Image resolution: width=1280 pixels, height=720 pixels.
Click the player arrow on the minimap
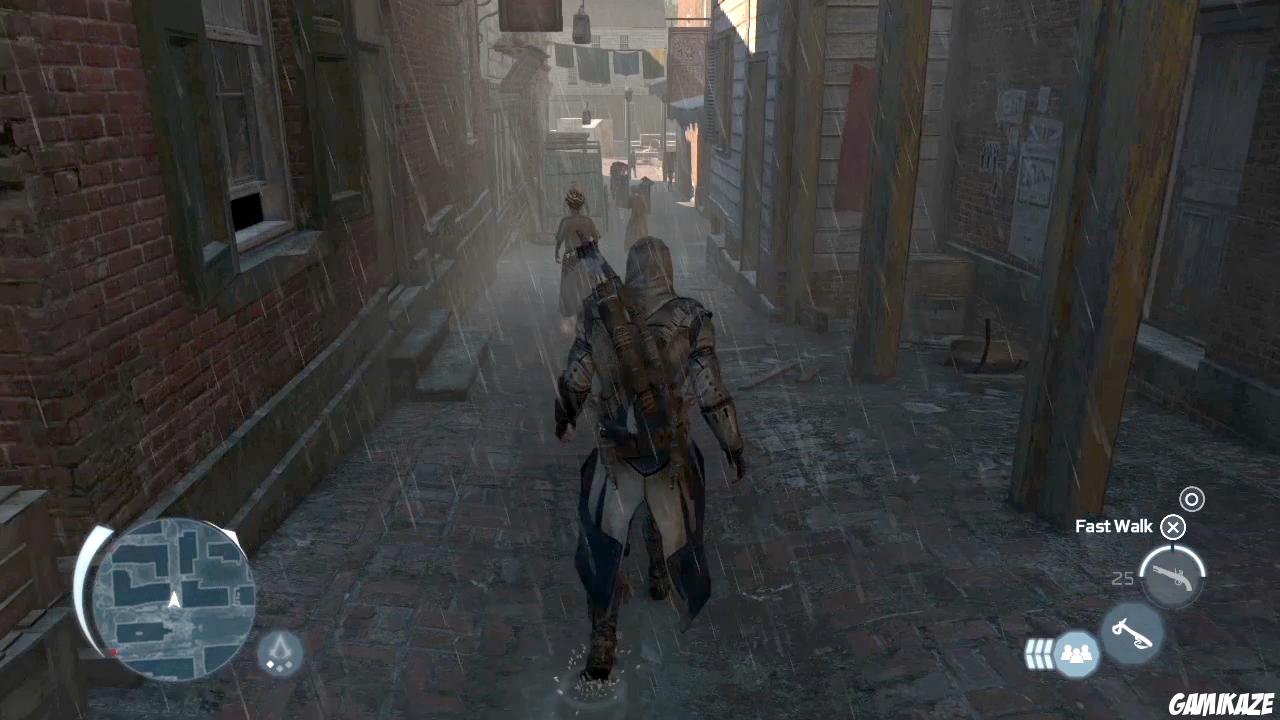(x=172, y=600)
